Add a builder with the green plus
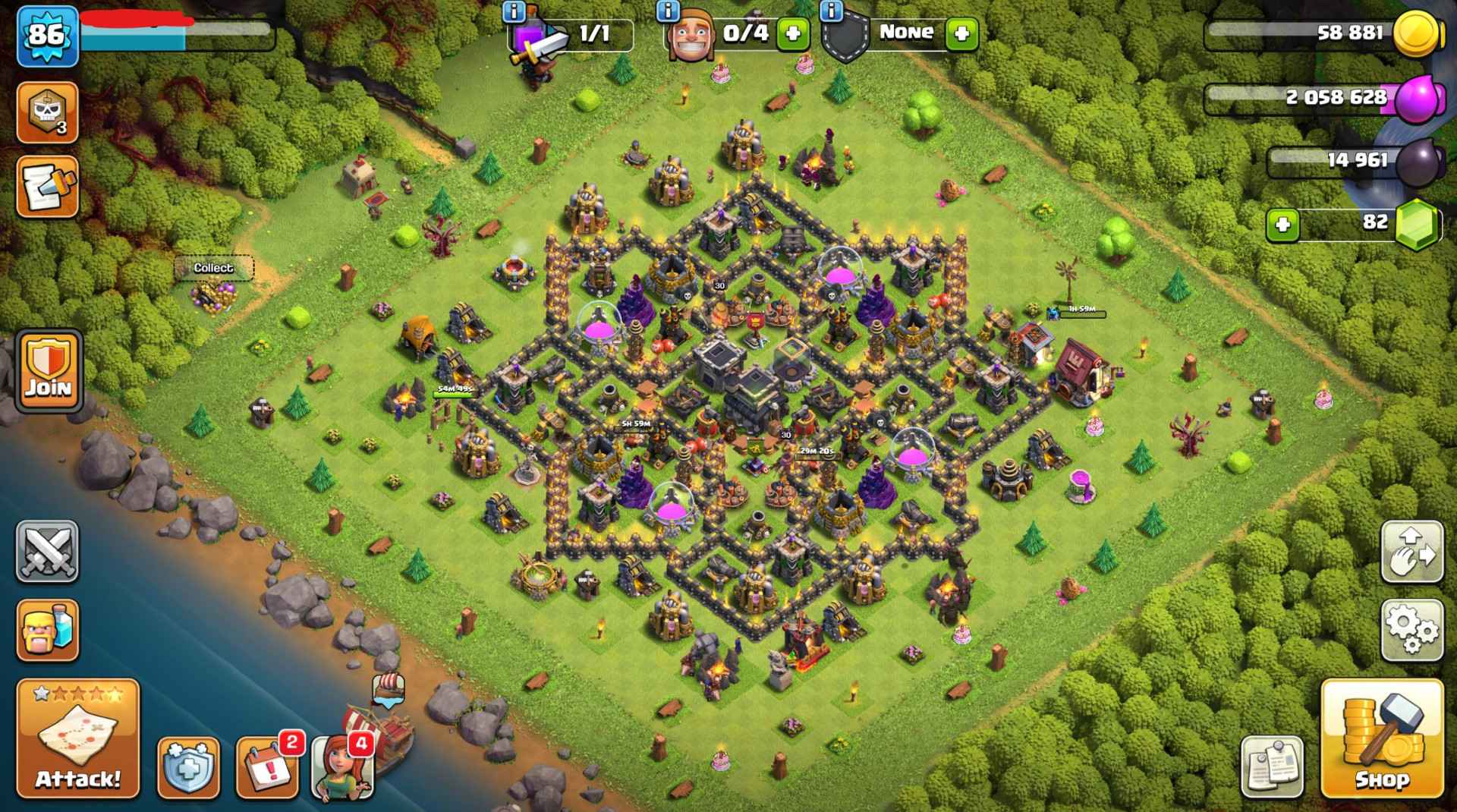The image size is (1457, 812). pos(793,33)
